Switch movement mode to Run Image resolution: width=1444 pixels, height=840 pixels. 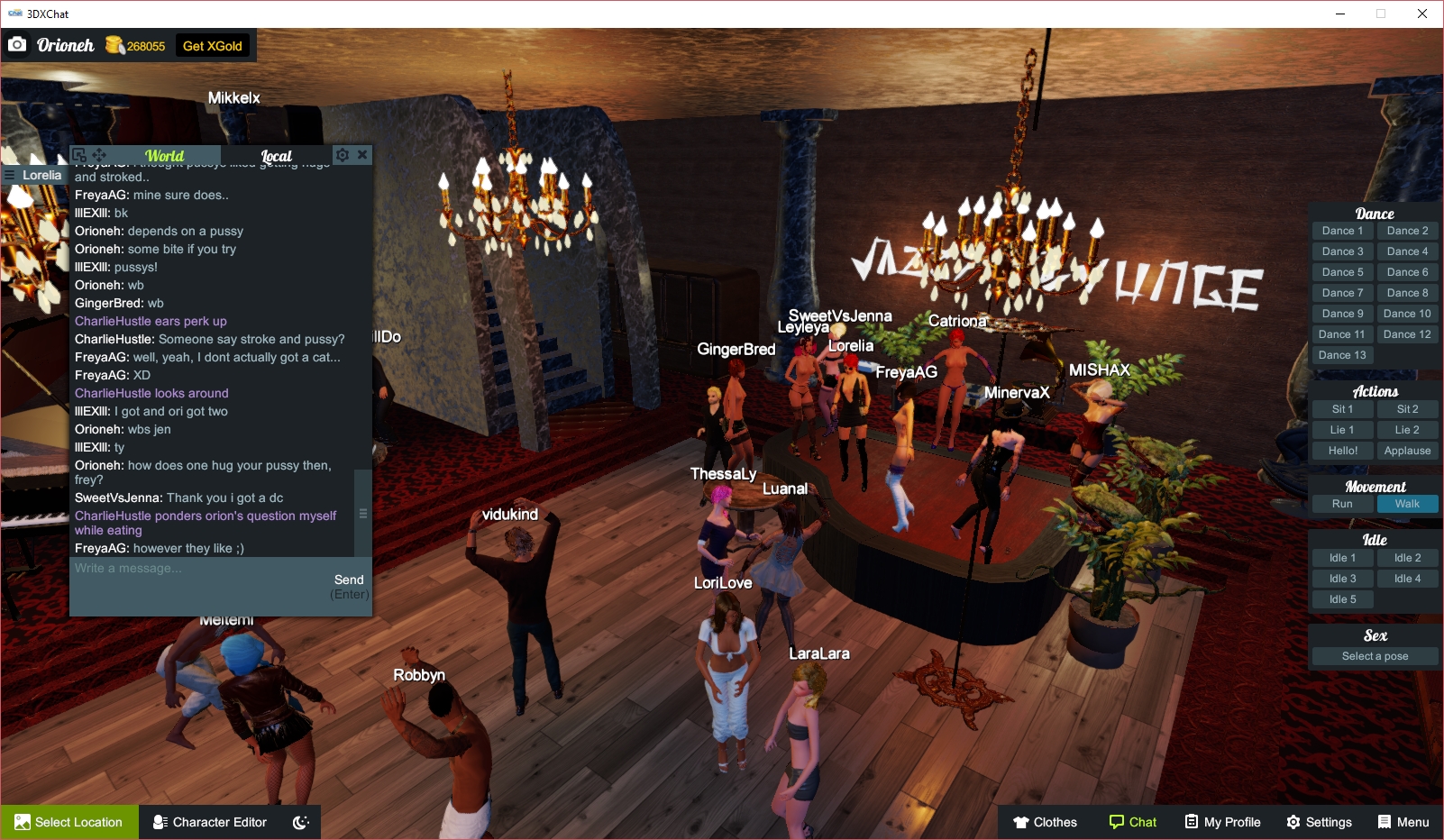[1342, 504]
